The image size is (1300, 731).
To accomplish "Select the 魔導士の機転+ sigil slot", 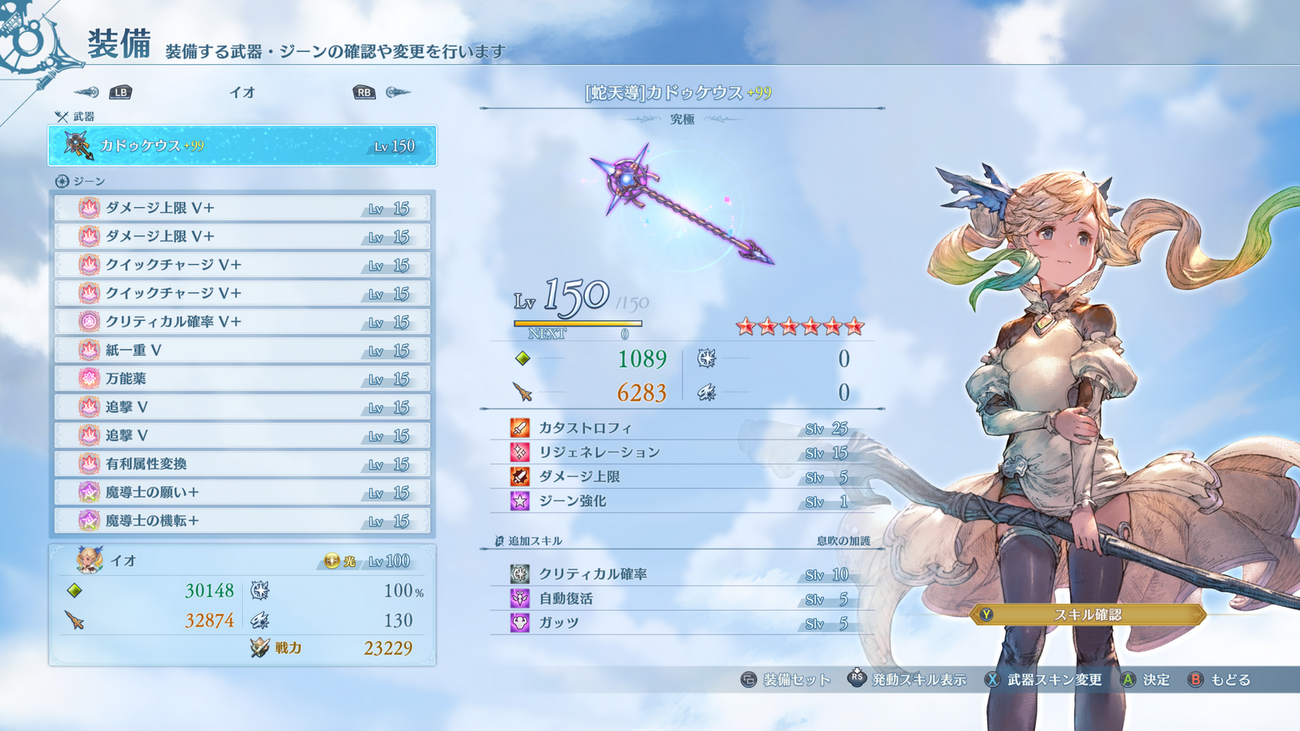I will tap(242, 521).
